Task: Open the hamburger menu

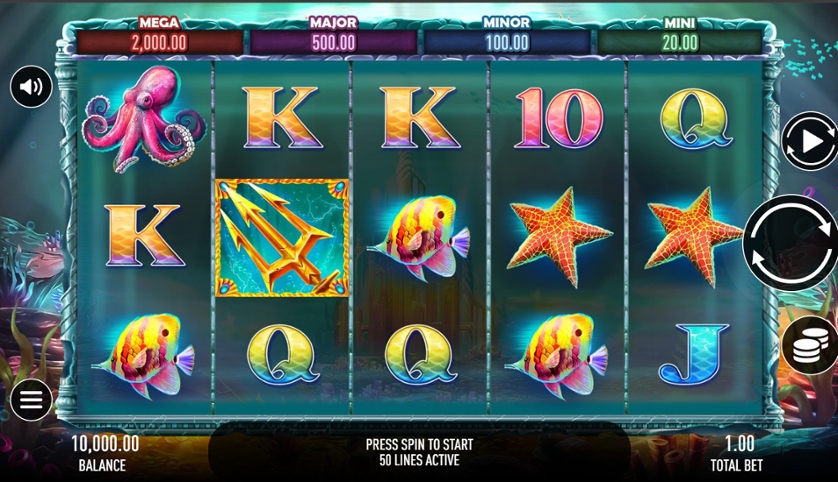Action: click(x=31, y=401)
